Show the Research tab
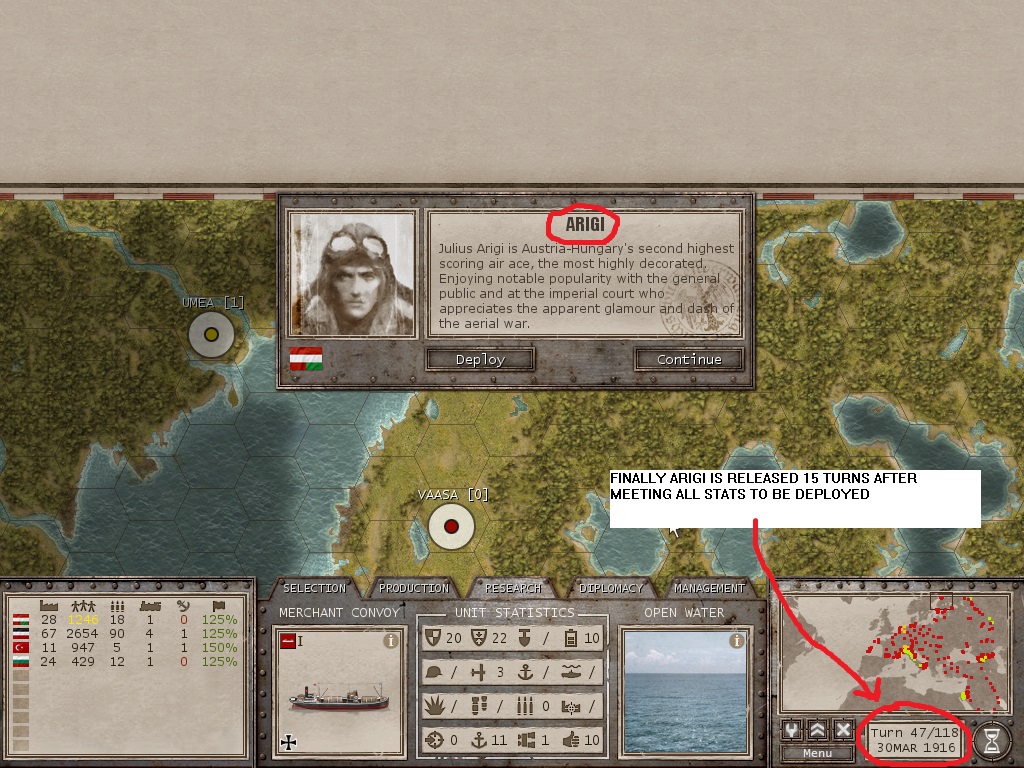 point(513,588)
